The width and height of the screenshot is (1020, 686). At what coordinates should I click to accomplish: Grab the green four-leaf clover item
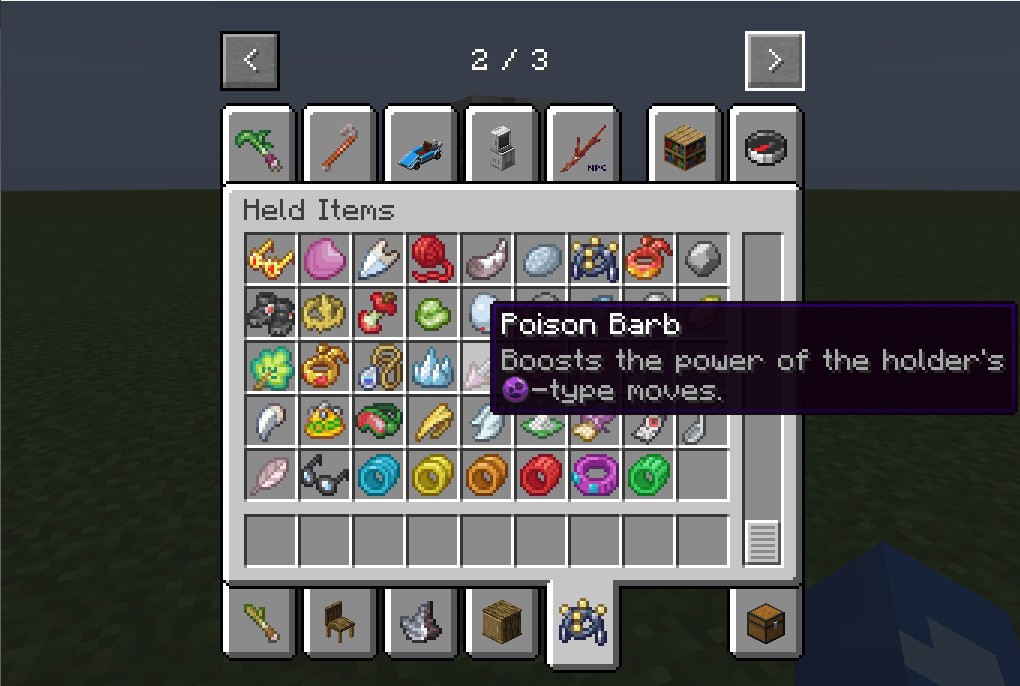(271, 367)
